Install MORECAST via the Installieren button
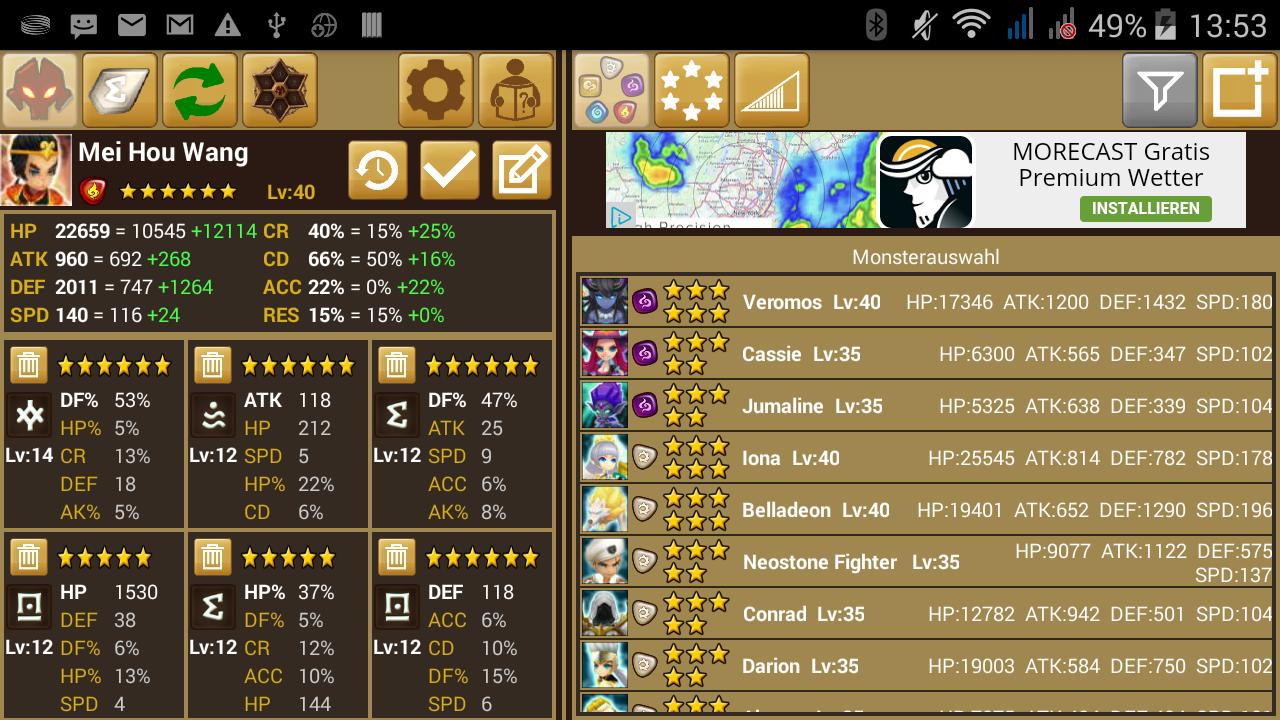This screenshot has width=1280, height=720. pos(1145,208)
